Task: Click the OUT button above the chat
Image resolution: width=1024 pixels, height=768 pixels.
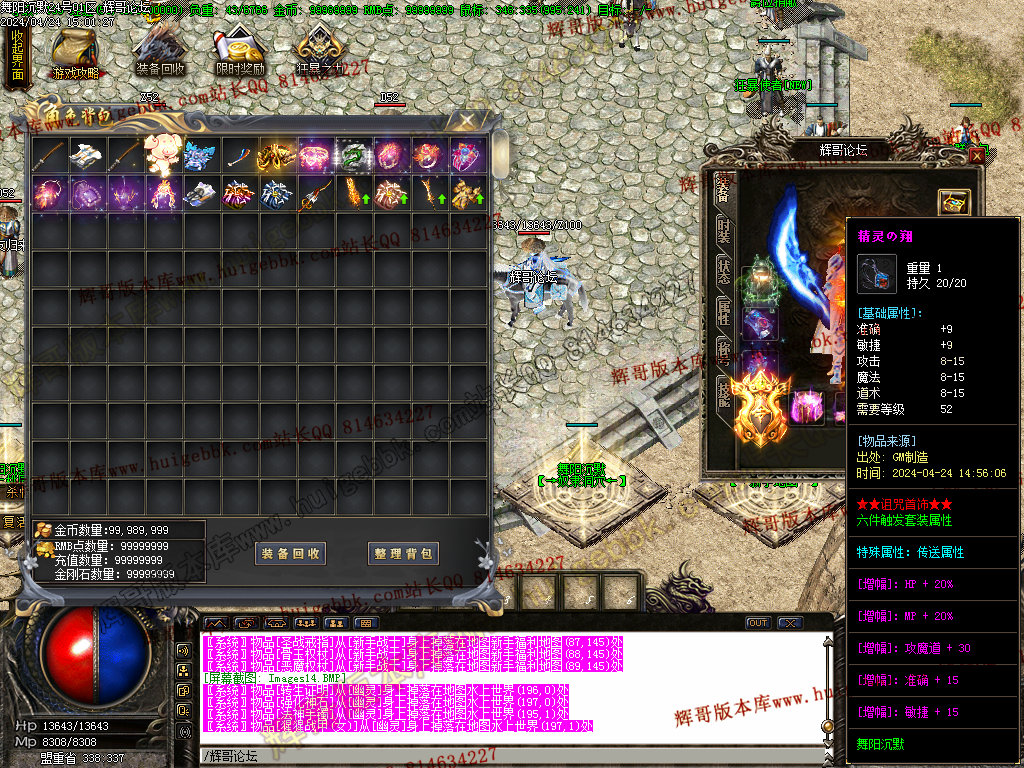Action: 758,623
